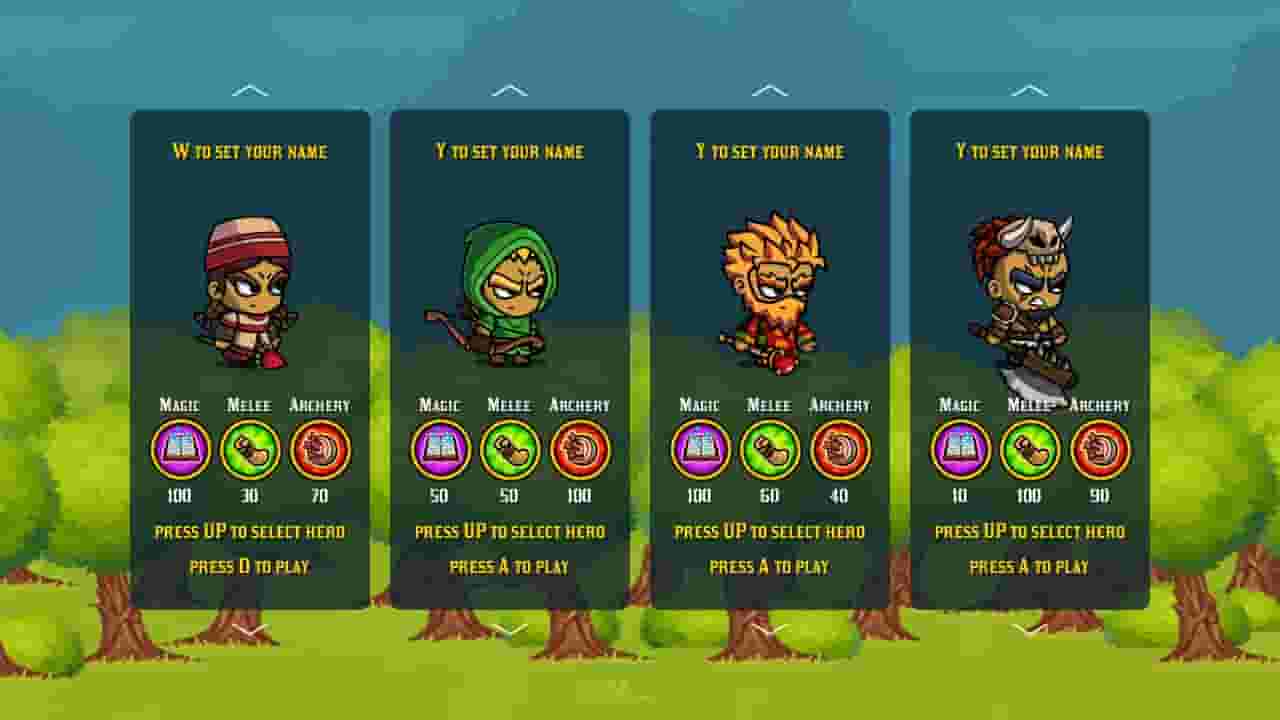This screenshot has height=720, width=1280.
Task: Click the up chevron above the barbarian hero card
Action: coord(1028,88)
